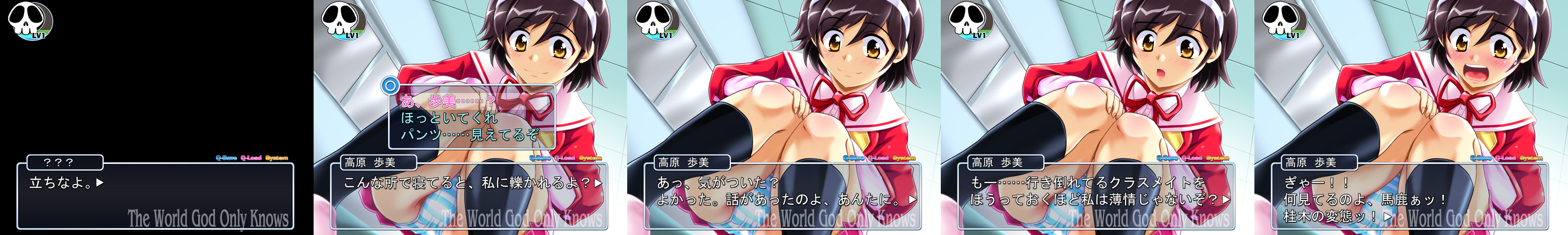Choose the reply 'あ、歩美……？'

(x=447, y=101)
